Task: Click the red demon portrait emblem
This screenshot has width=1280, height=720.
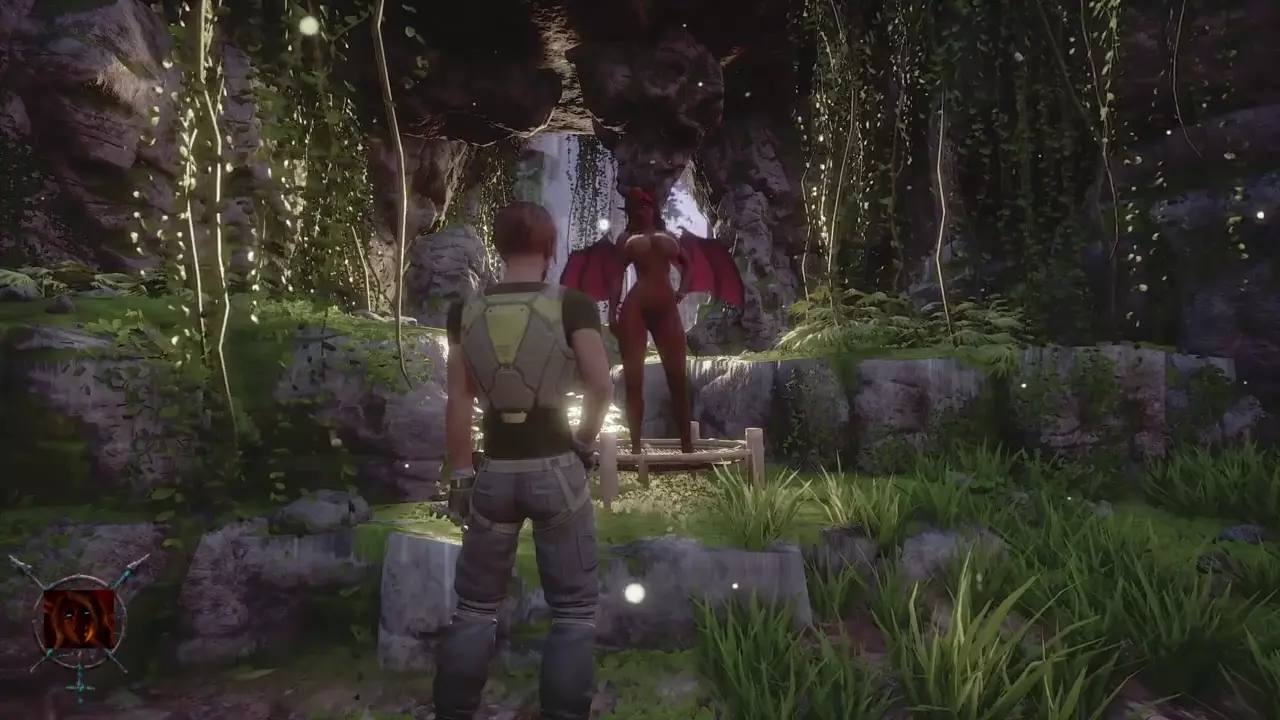Action: coord(78,618)
